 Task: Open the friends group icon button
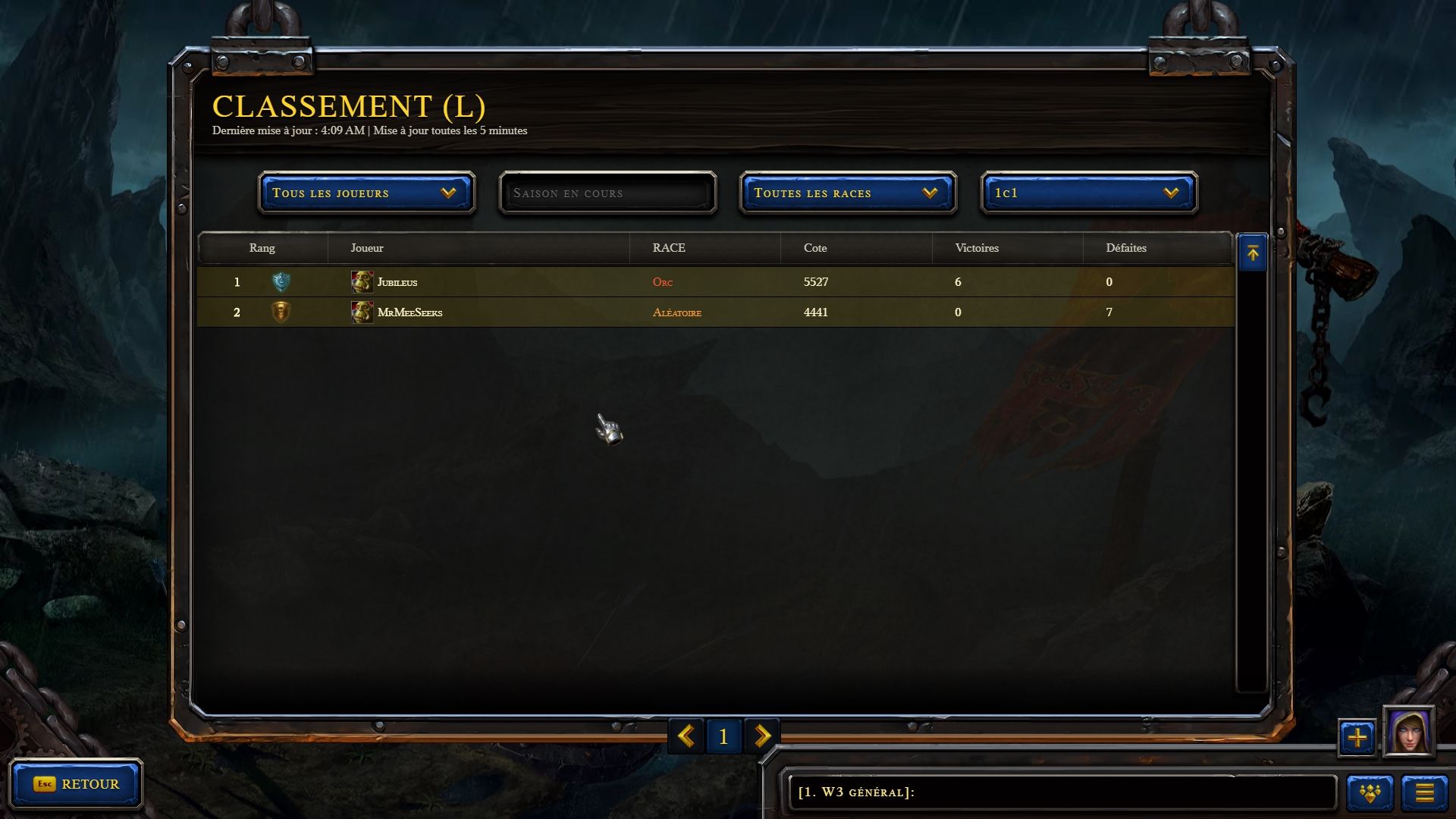point(1370,793)
